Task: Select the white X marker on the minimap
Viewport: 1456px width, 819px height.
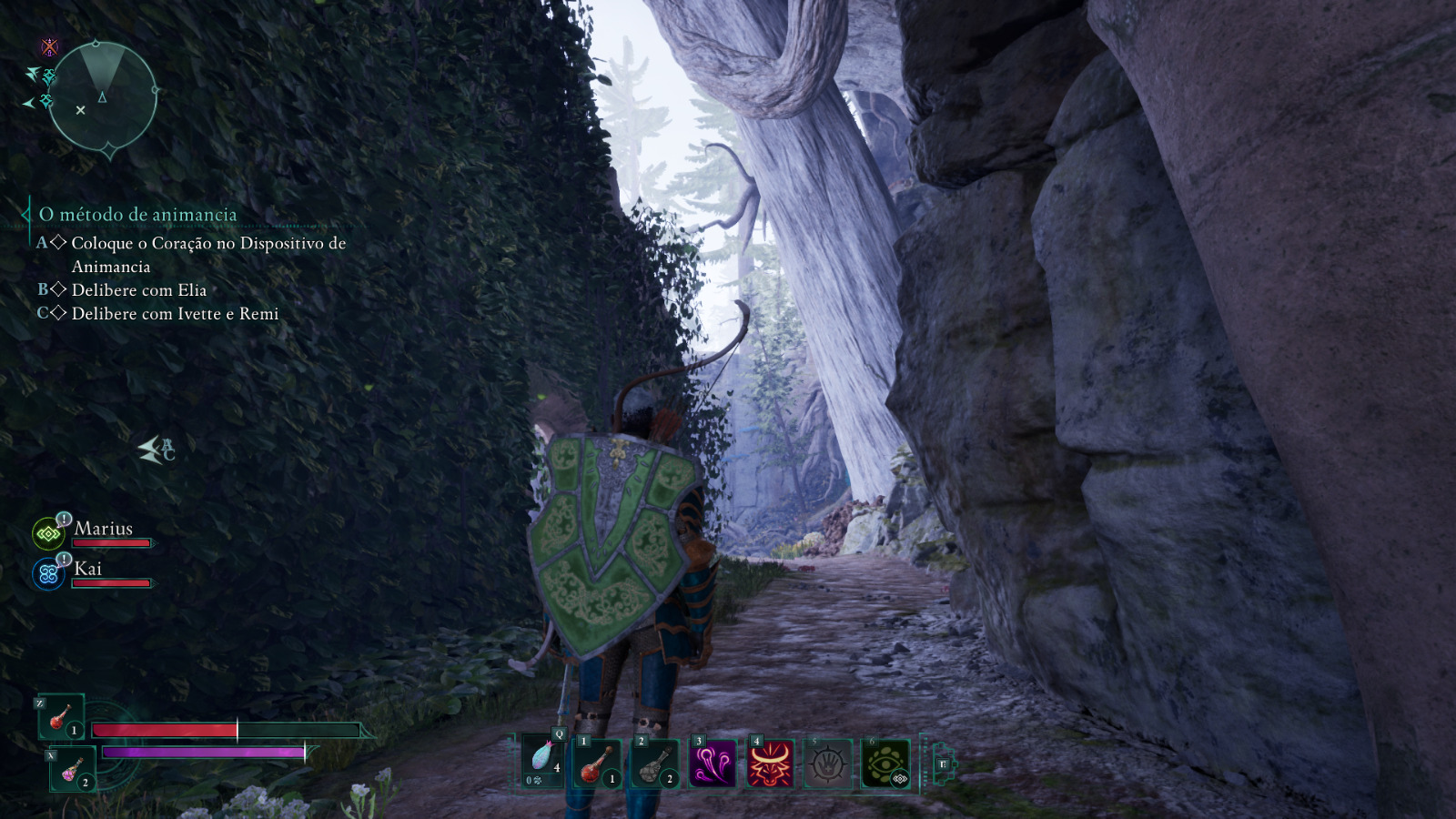Action: tap(80, 110)
